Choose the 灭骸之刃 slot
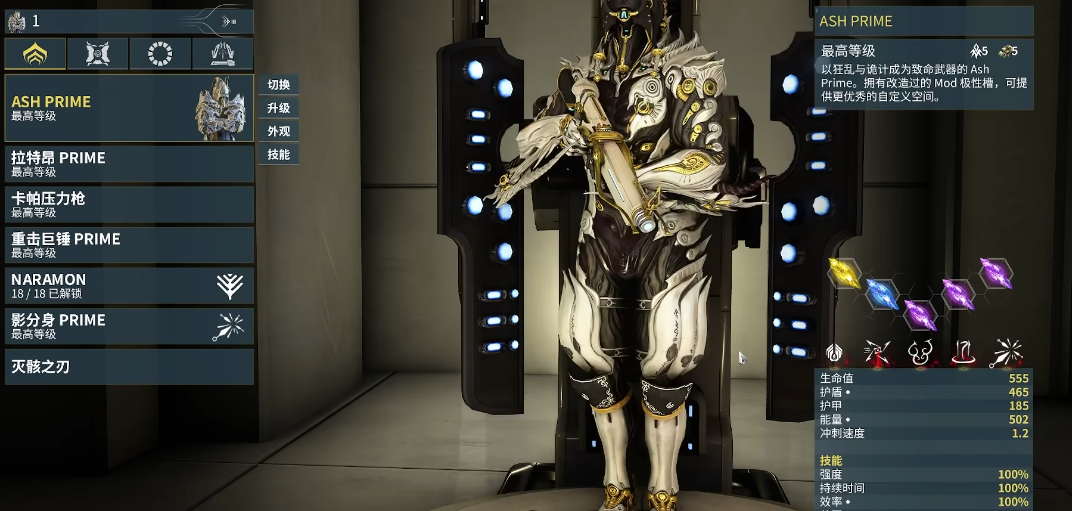Screen dimensions: 1072x511 [x=129, y=367]
